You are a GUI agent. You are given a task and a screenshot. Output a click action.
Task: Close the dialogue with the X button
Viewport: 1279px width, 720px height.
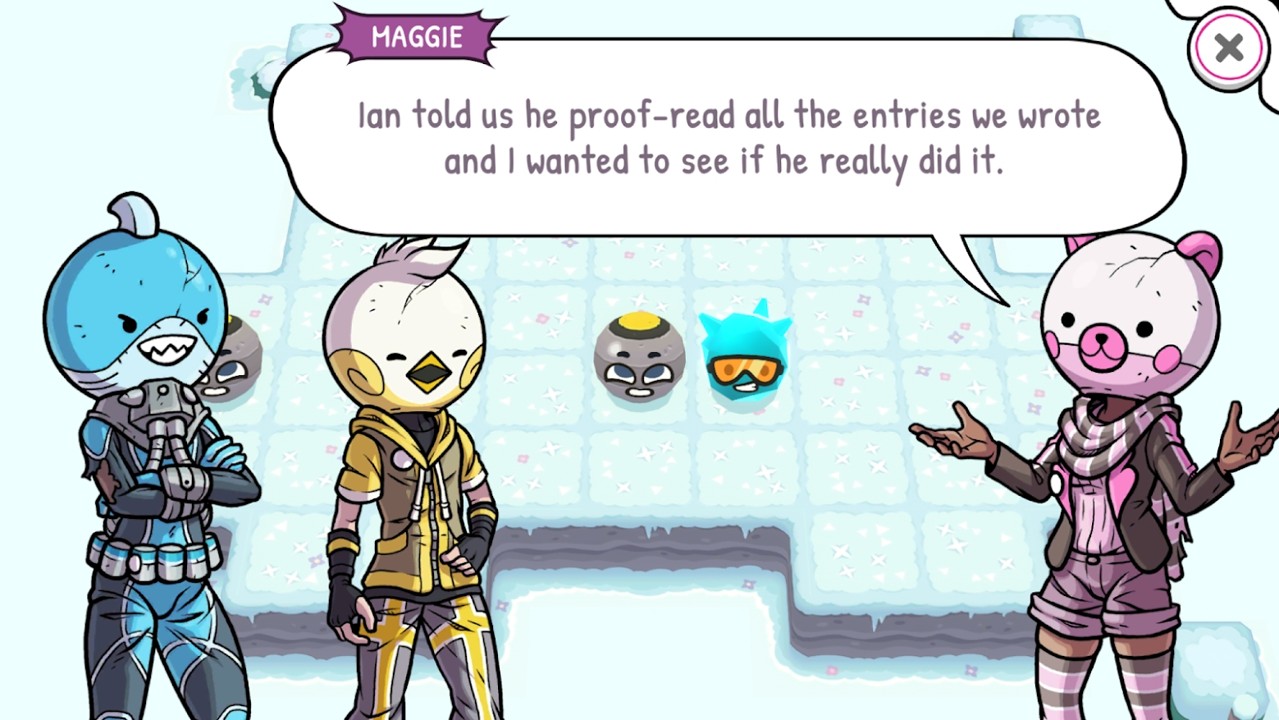pyautogui.click(x=1228, y=48)
